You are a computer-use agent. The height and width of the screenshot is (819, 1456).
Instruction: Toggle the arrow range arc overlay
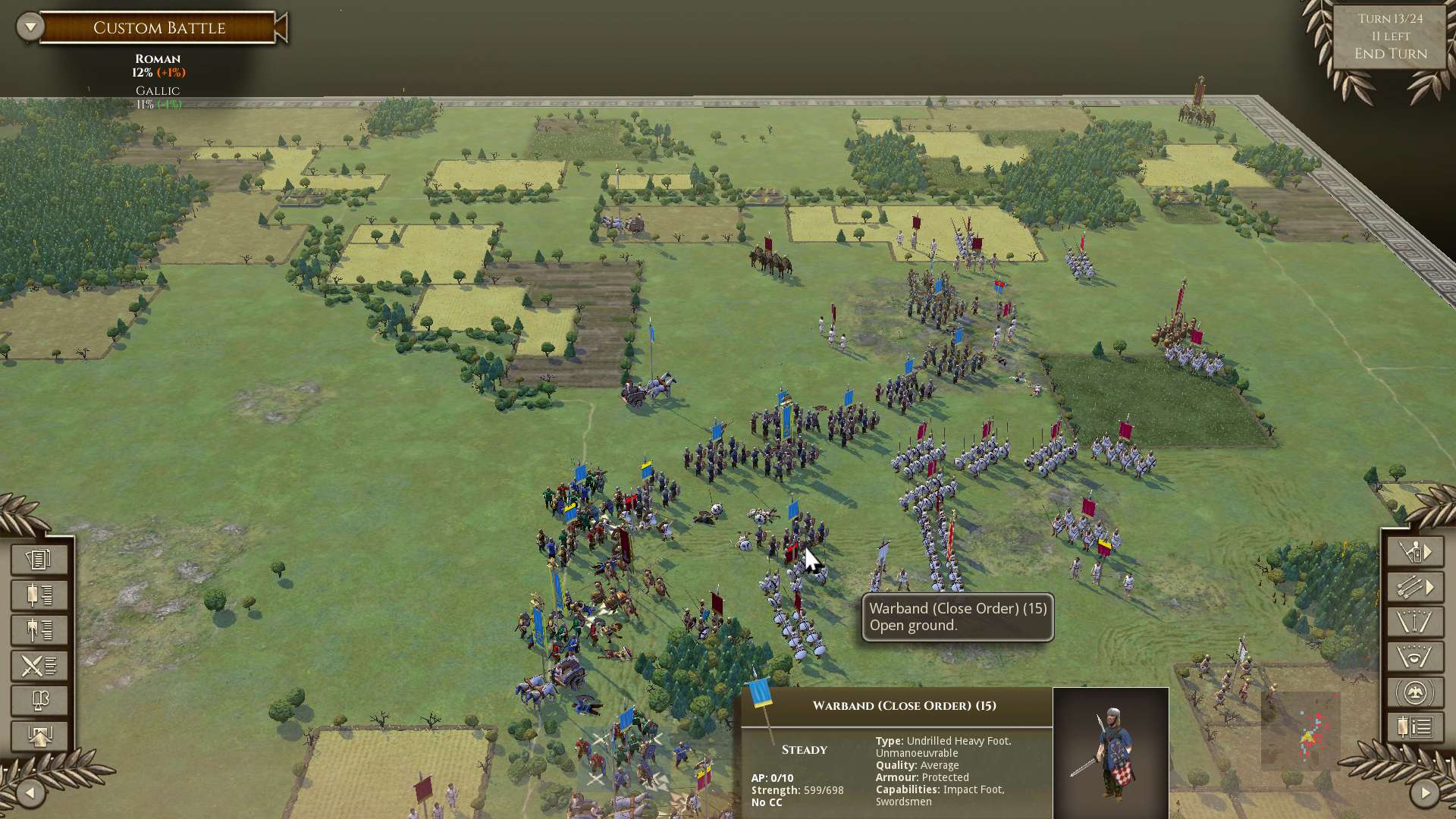[x=1415, y=623]
